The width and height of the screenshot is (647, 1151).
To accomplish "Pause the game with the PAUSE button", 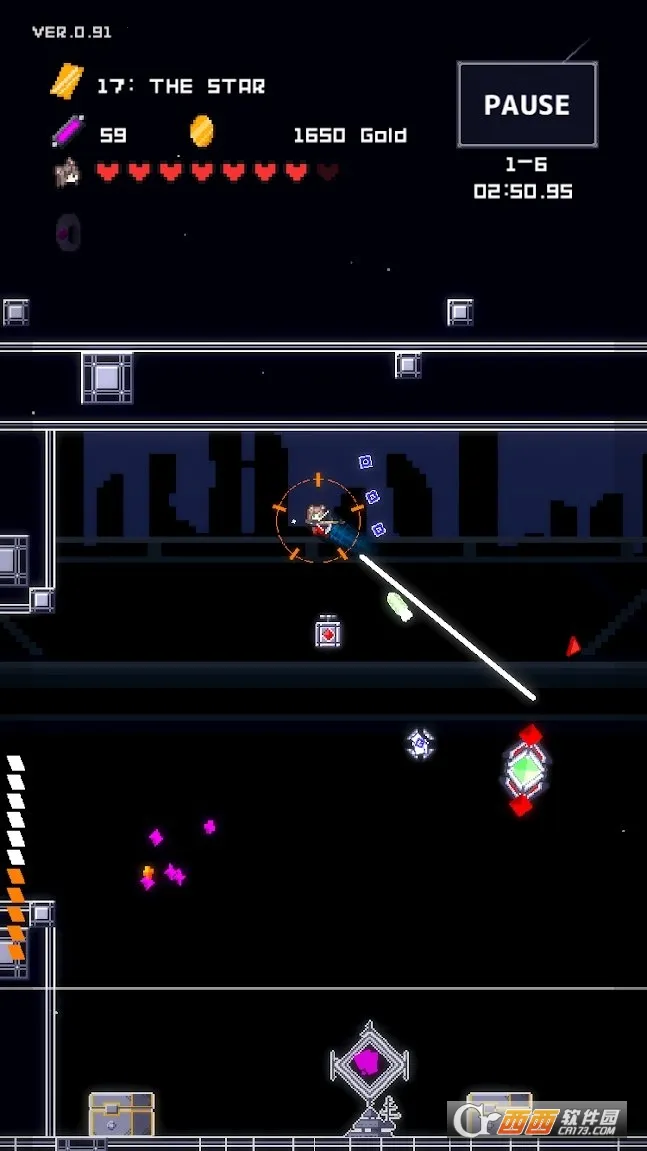I will pos(527,105).
